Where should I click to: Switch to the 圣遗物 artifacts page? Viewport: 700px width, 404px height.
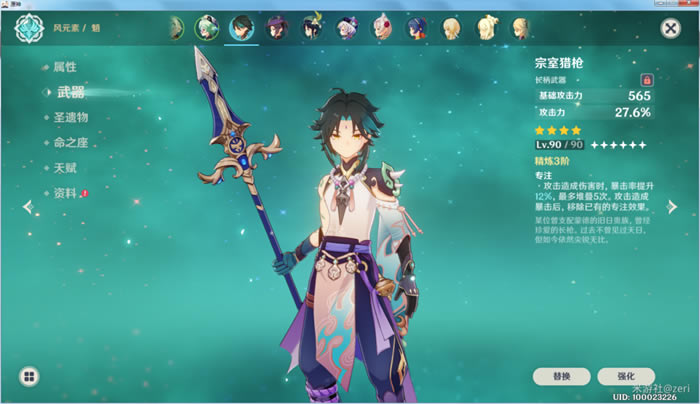coord(77,117)
